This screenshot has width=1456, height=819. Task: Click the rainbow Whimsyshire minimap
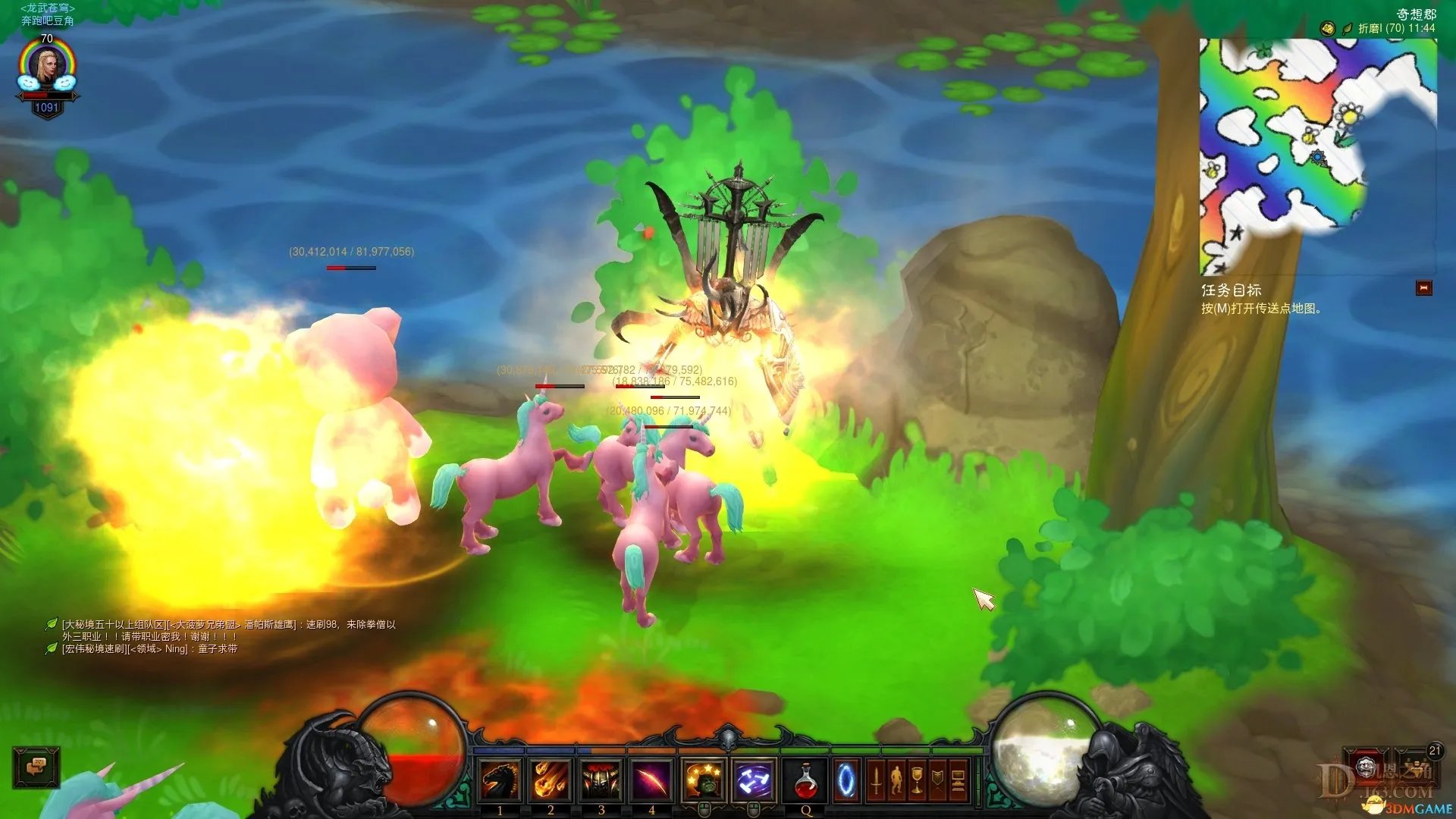[x=1316, y=155]
